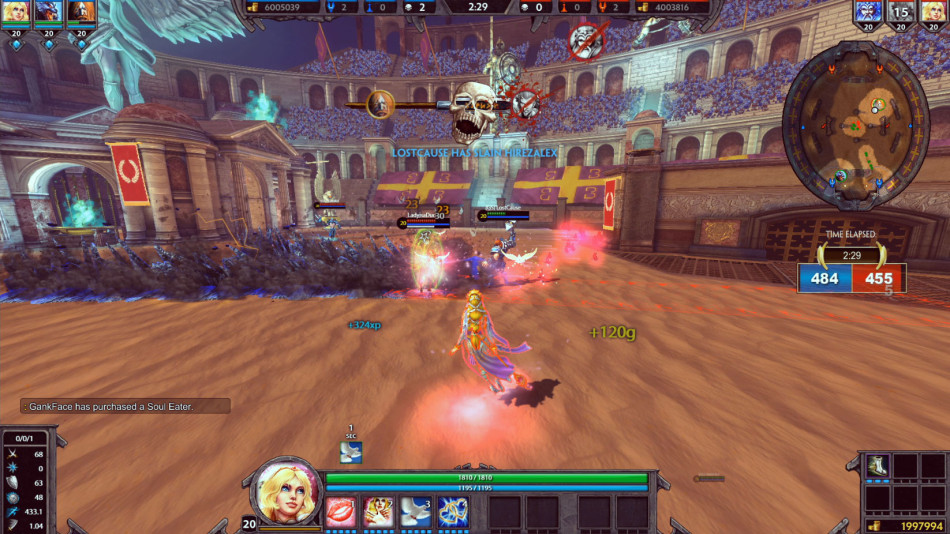This screenshot has width=950, height=534.
Task: Cast the white doves ability
Action: point(416,511)
